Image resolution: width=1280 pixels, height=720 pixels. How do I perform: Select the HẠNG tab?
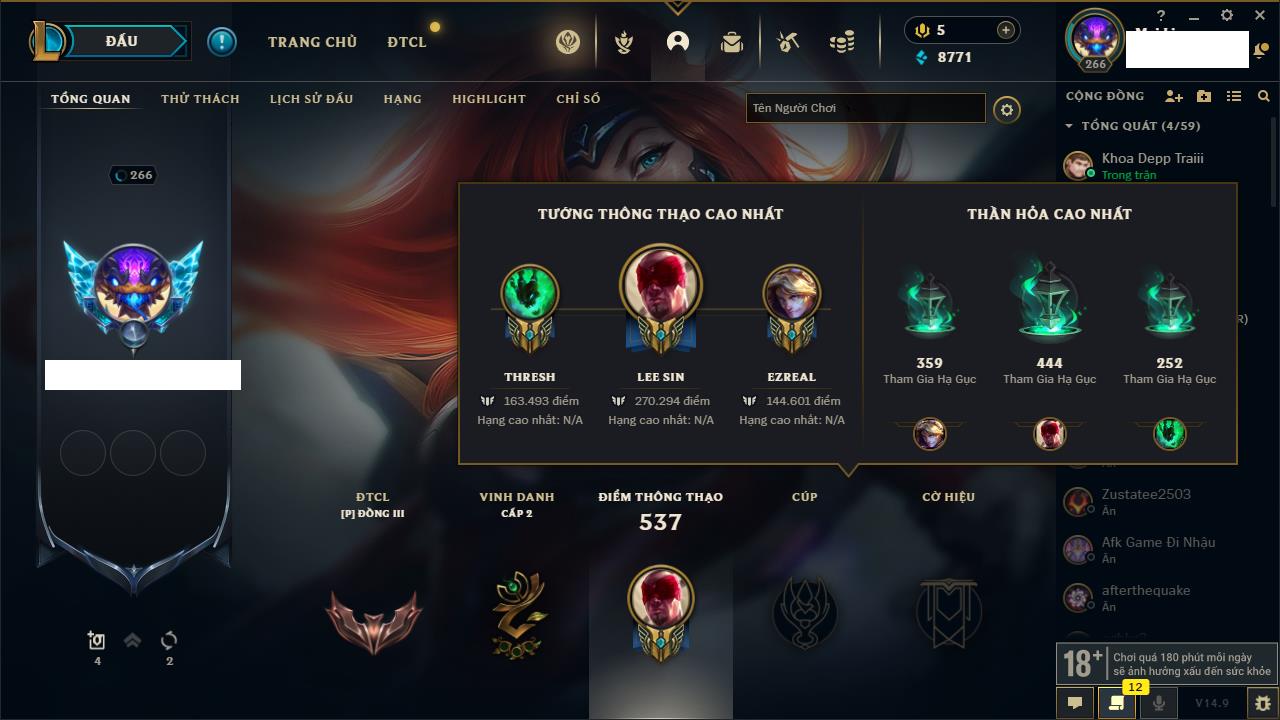tap(402, 99)
